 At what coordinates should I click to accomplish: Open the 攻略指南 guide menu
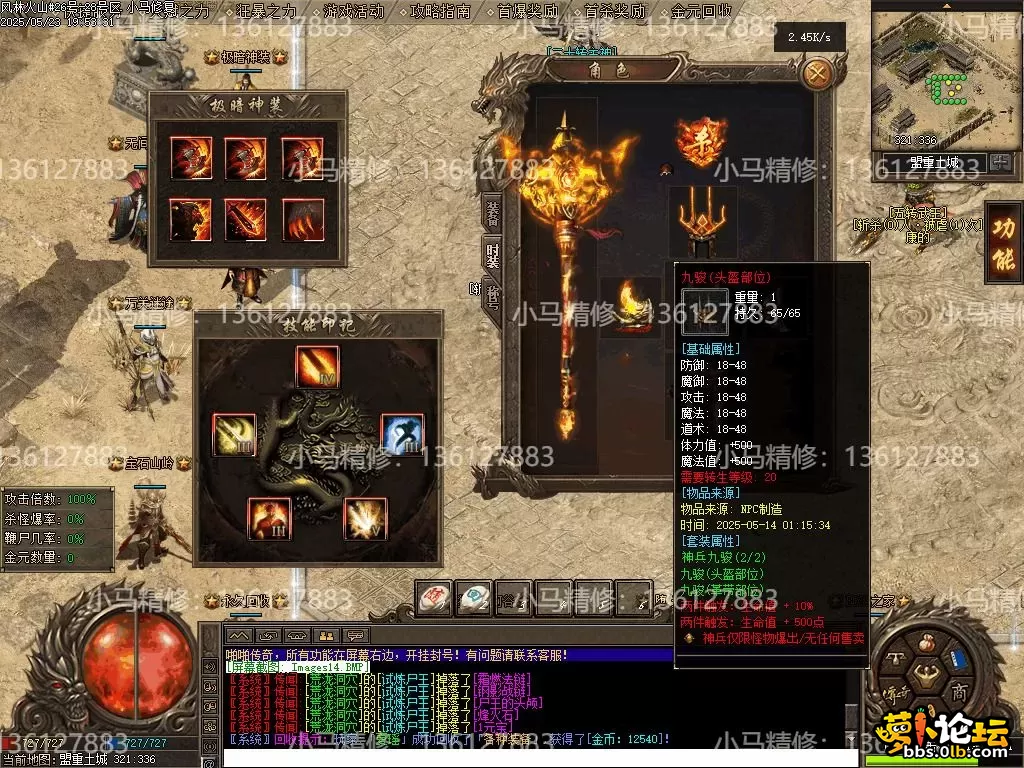click(440, 12)
